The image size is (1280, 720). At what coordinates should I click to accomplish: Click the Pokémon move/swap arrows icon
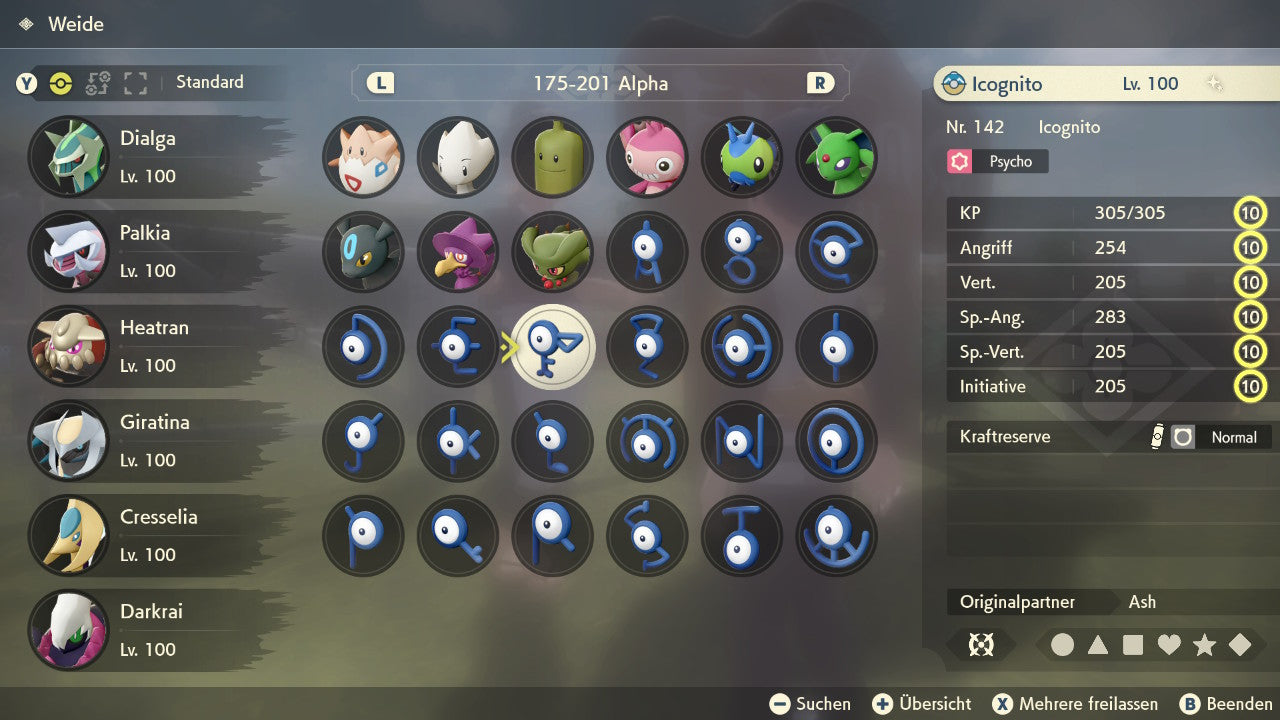tap(97, 84)
